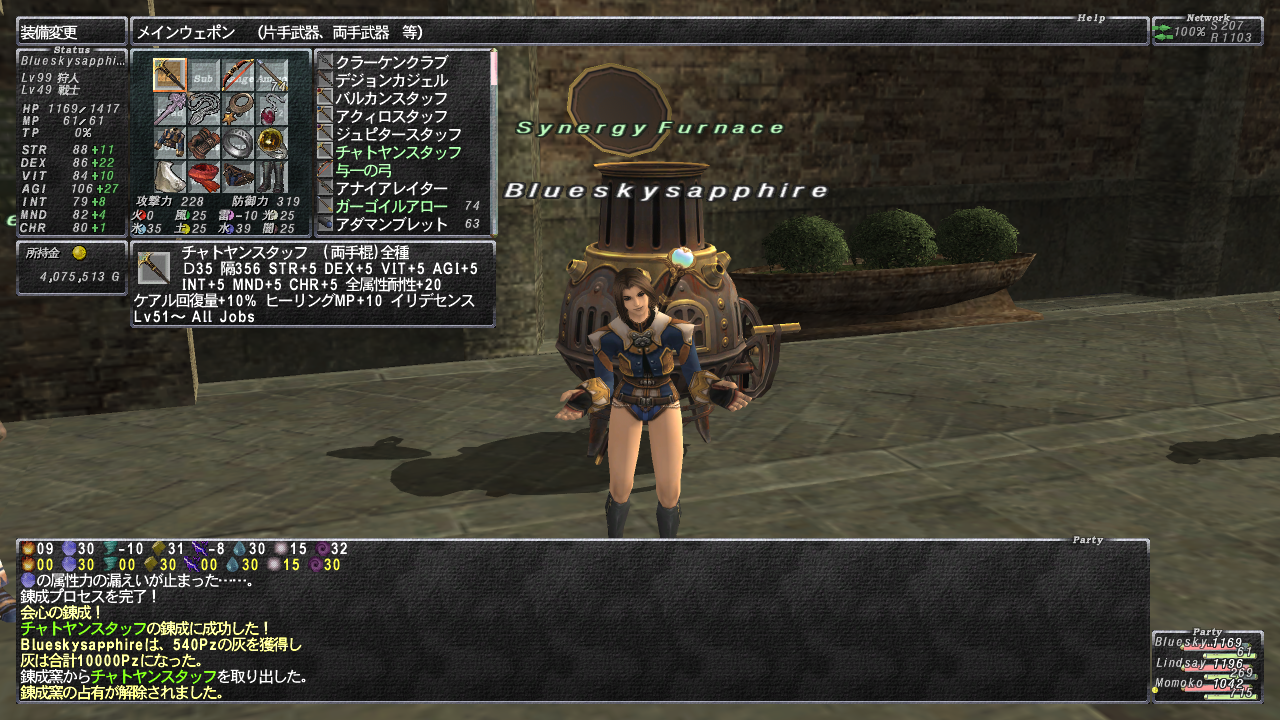Pick the yellow gem ring slot
Image resolution: width=1280 pixels, height=720 pixels.
271,142
